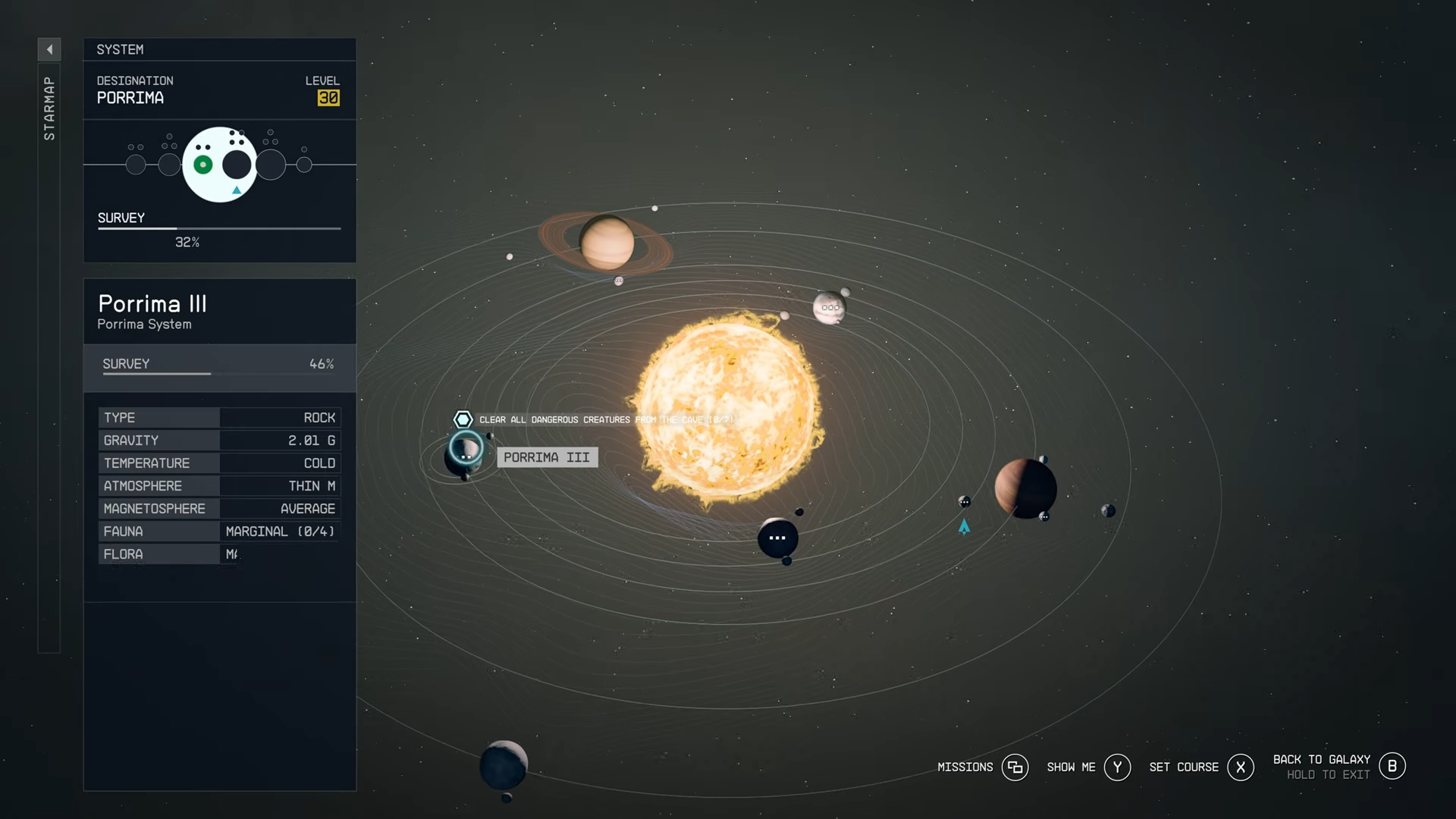Select the dark planet with the ellipsis marker

tap(777, 538)
